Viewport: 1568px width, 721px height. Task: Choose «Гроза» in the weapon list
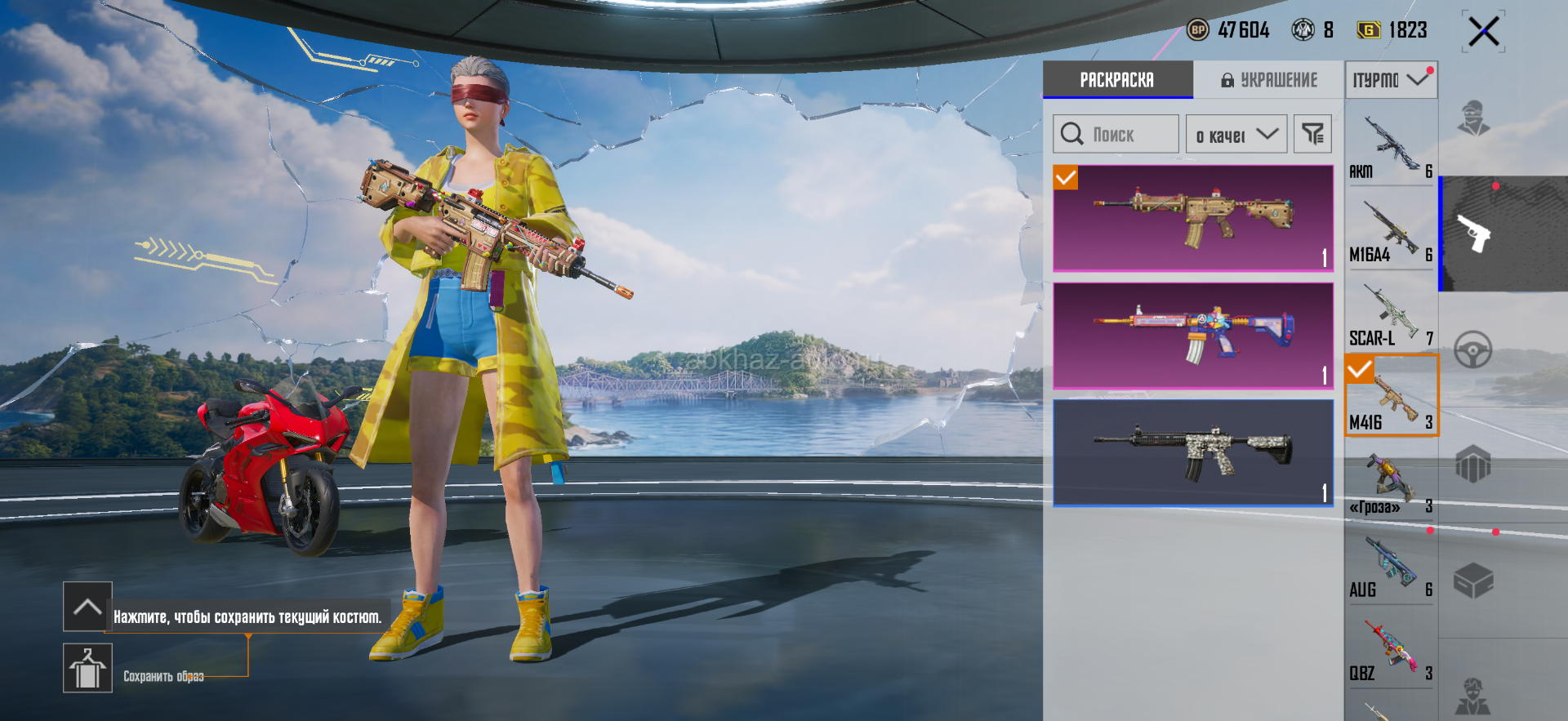coord(1391,483)
